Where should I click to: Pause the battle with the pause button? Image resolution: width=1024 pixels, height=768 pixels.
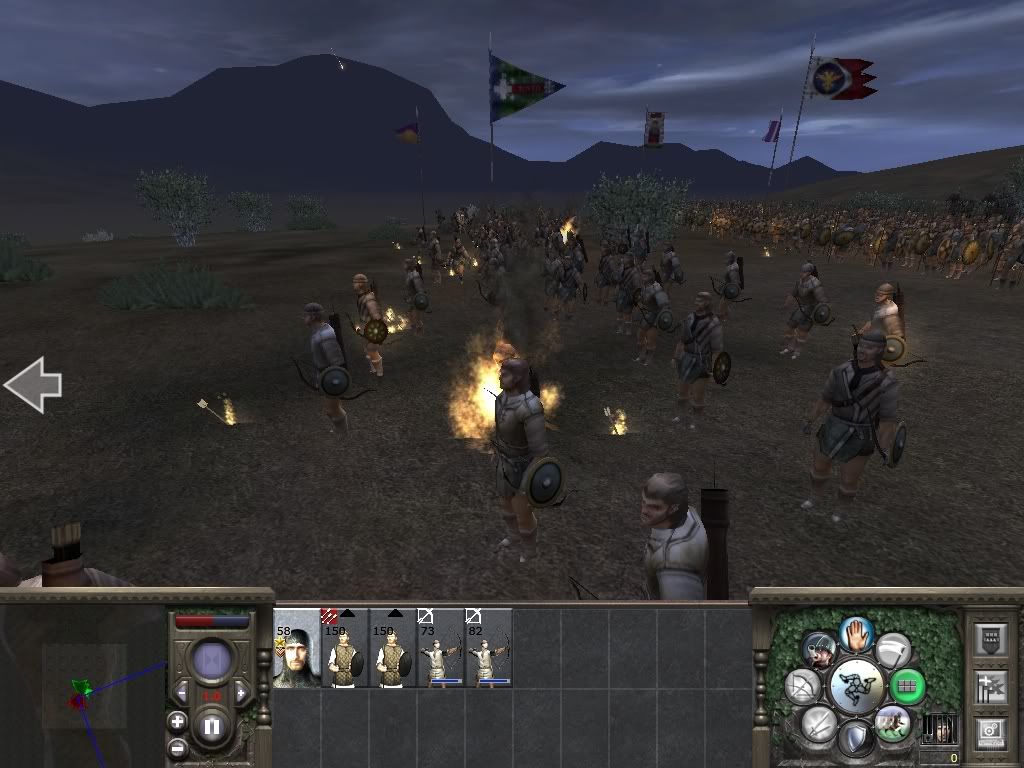coord(212,727)
